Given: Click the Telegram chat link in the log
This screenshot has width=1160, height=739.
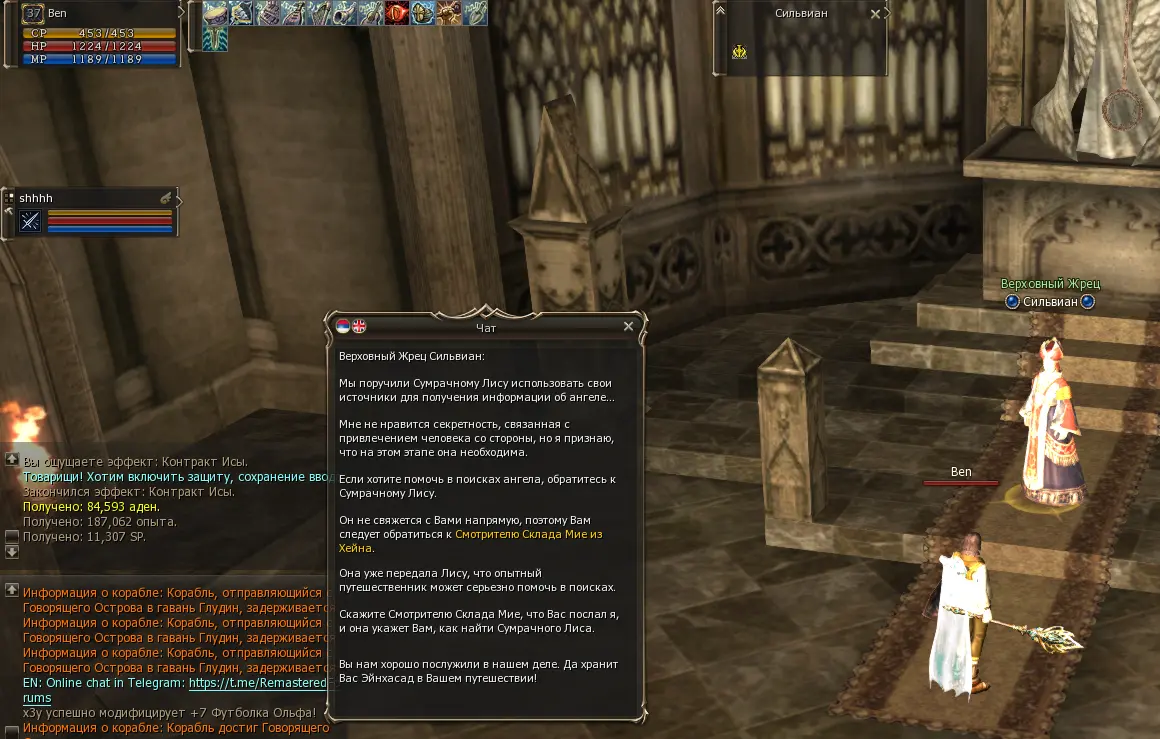Looking at the screenshot, I should [x=257, y=683].
